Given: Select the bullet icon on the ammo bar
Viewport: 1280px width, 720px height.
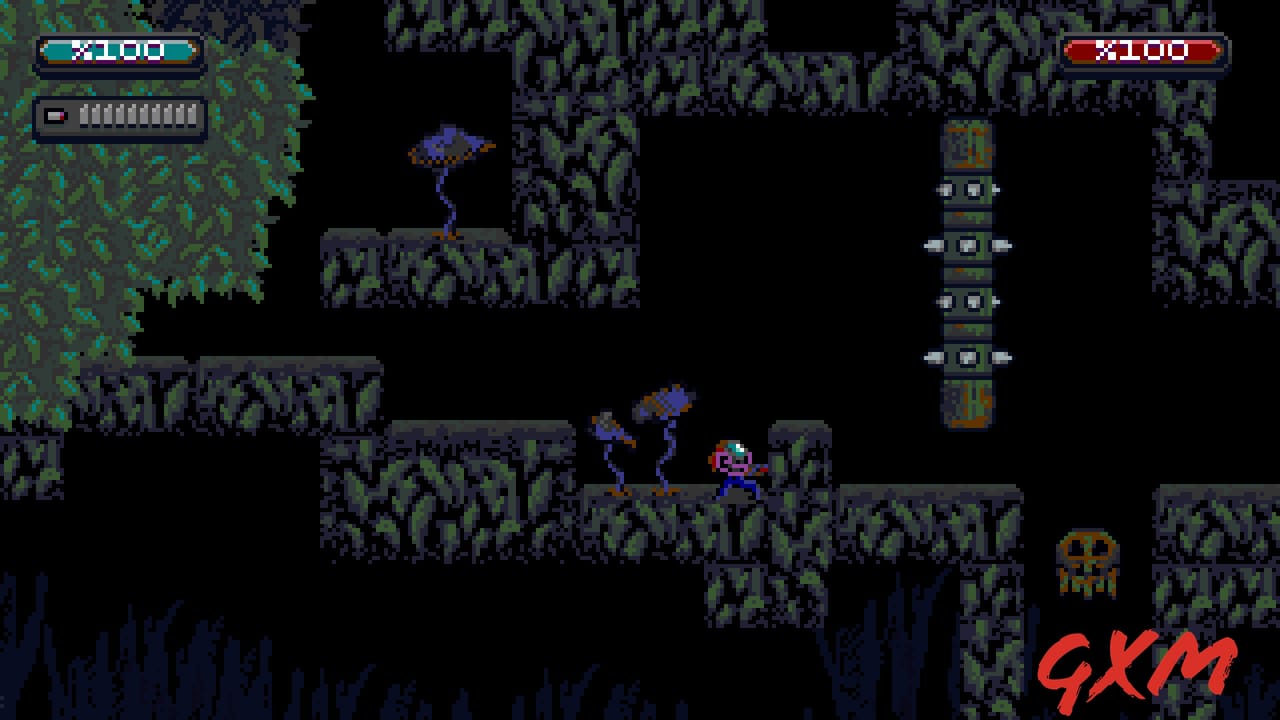Looking at the screenshot, I should [56, 114].
